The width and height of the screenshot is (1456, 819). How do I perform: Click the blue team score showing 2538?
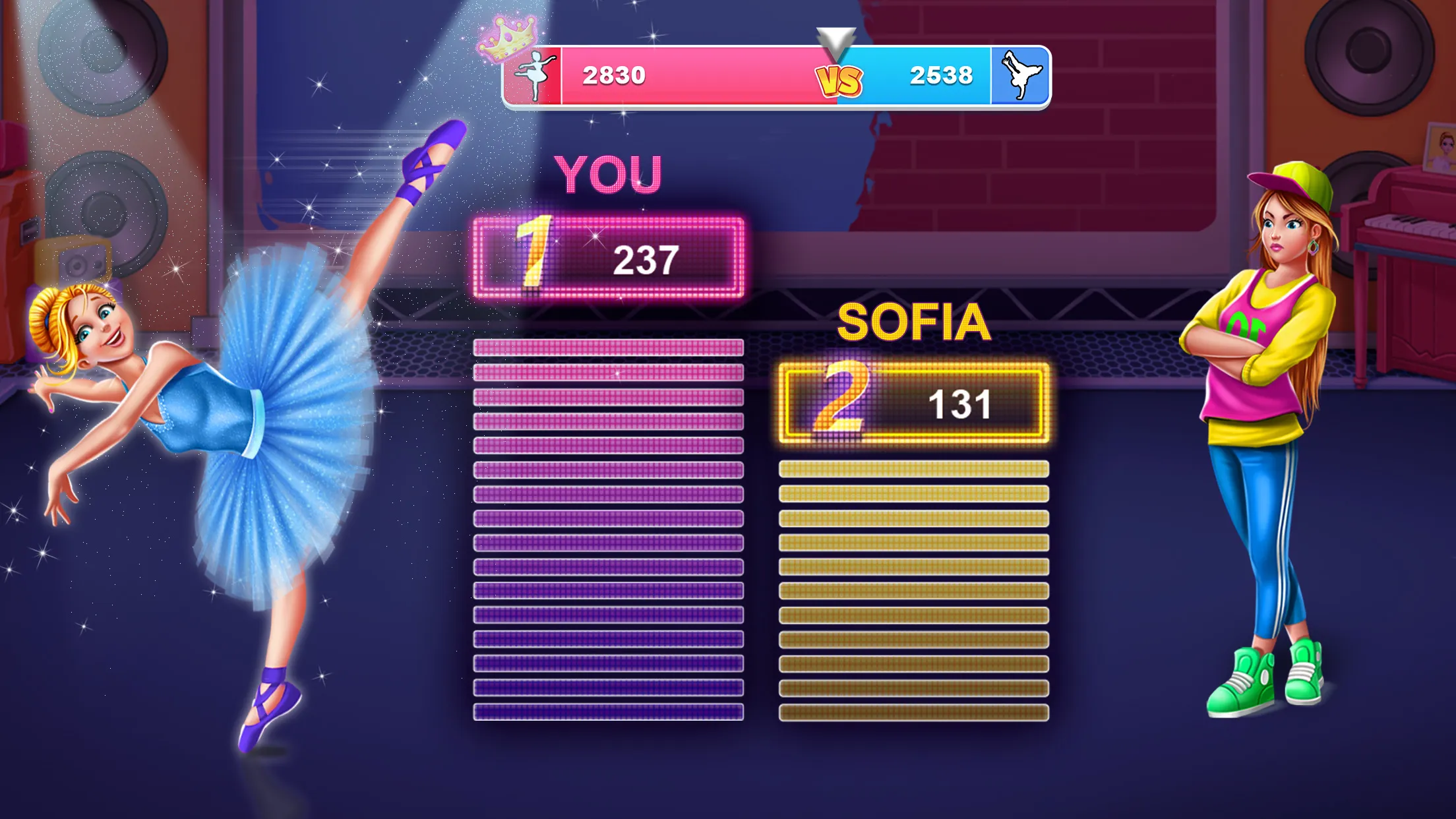click(x=939, y=75)
